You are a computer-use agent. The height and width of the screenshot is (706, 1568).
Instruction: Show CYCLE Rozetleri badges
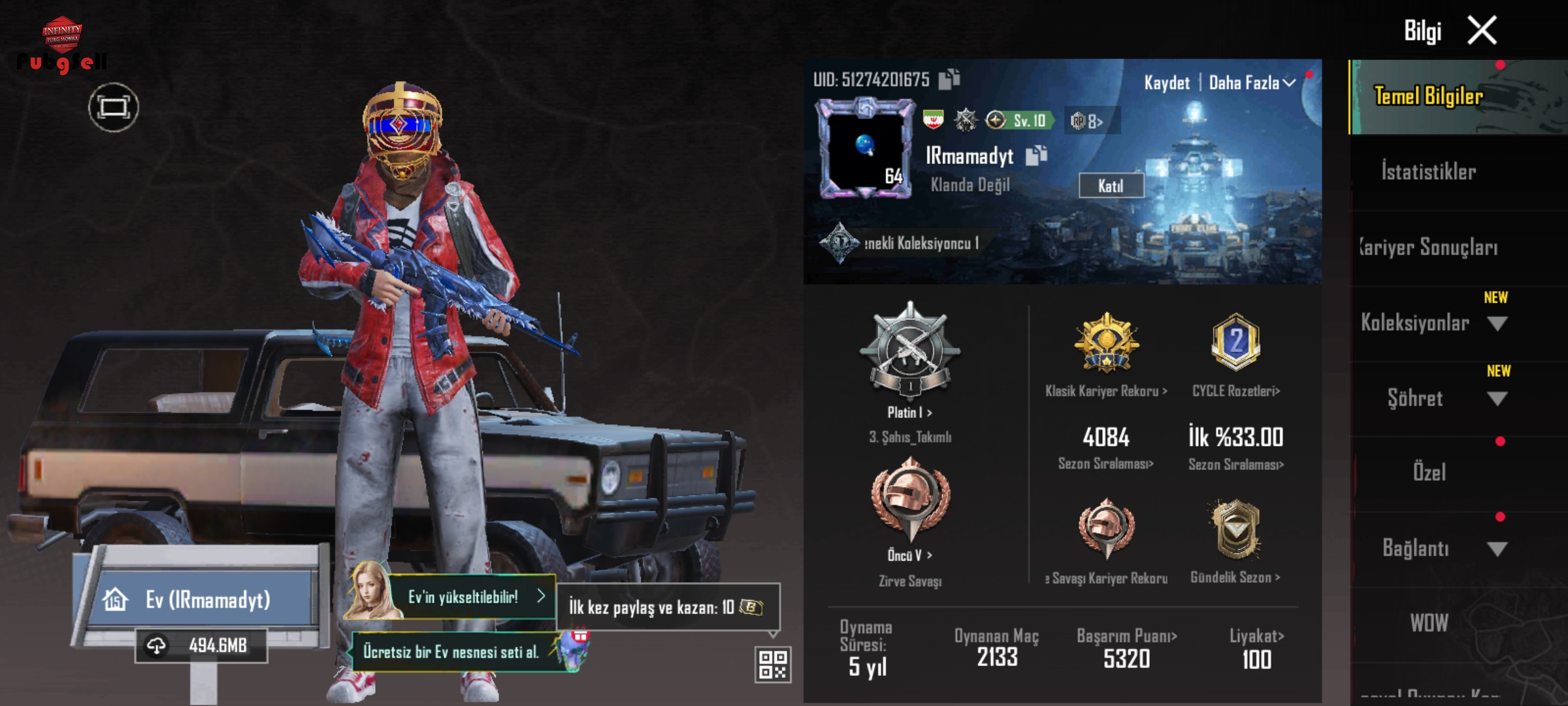(x=1235, y=391)
